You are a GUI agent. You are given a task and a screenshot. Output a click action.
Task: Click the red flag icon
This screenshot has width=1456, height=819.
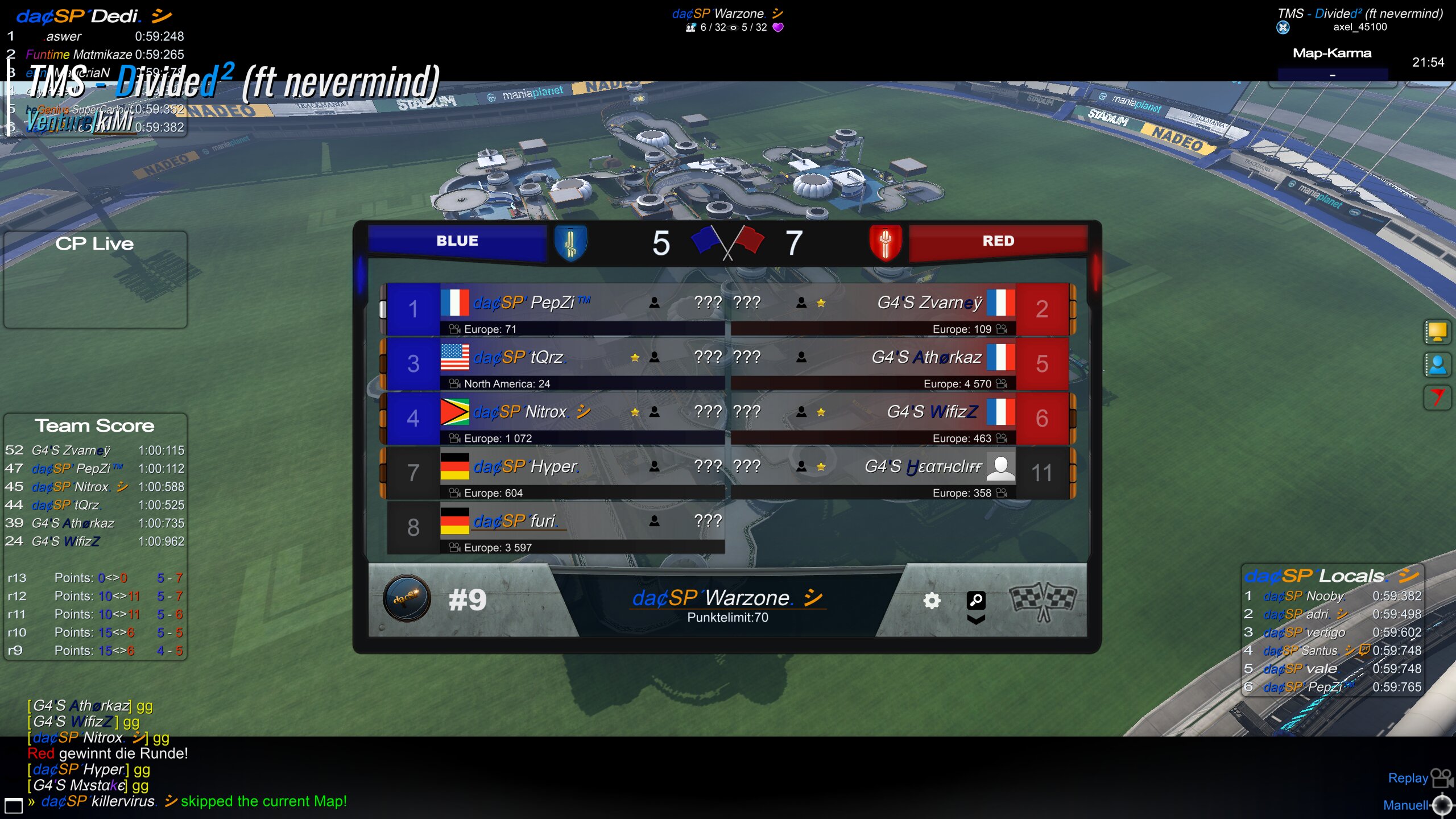1437,398
